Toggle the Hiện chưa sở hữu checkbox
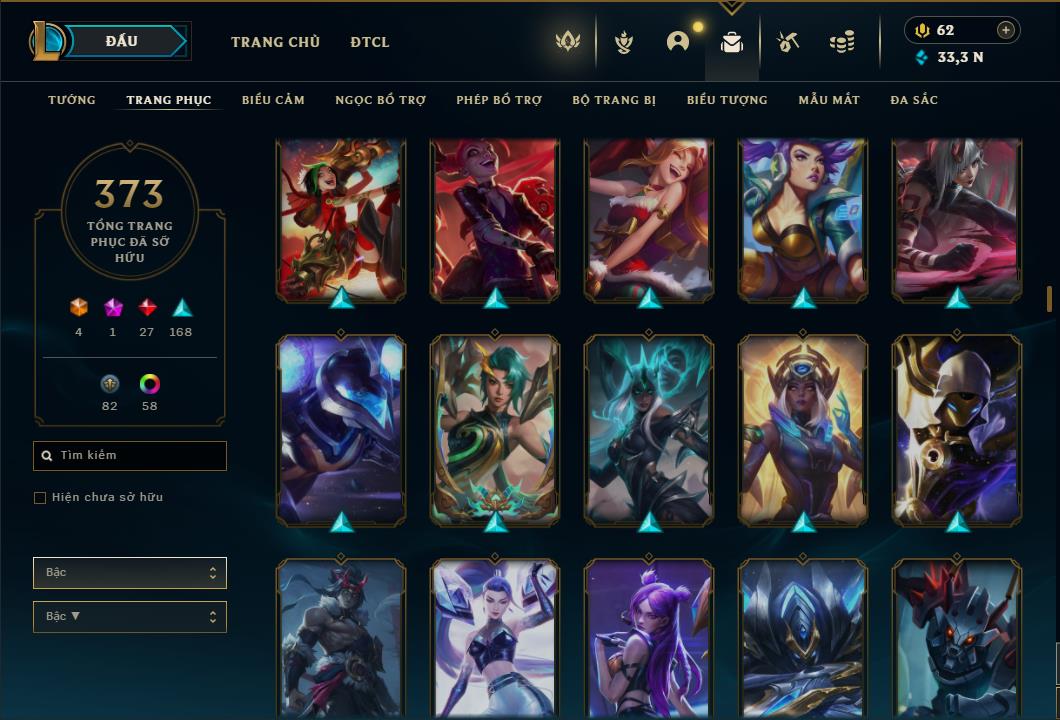Viewport: 1060px width, 720px height. 40,498
